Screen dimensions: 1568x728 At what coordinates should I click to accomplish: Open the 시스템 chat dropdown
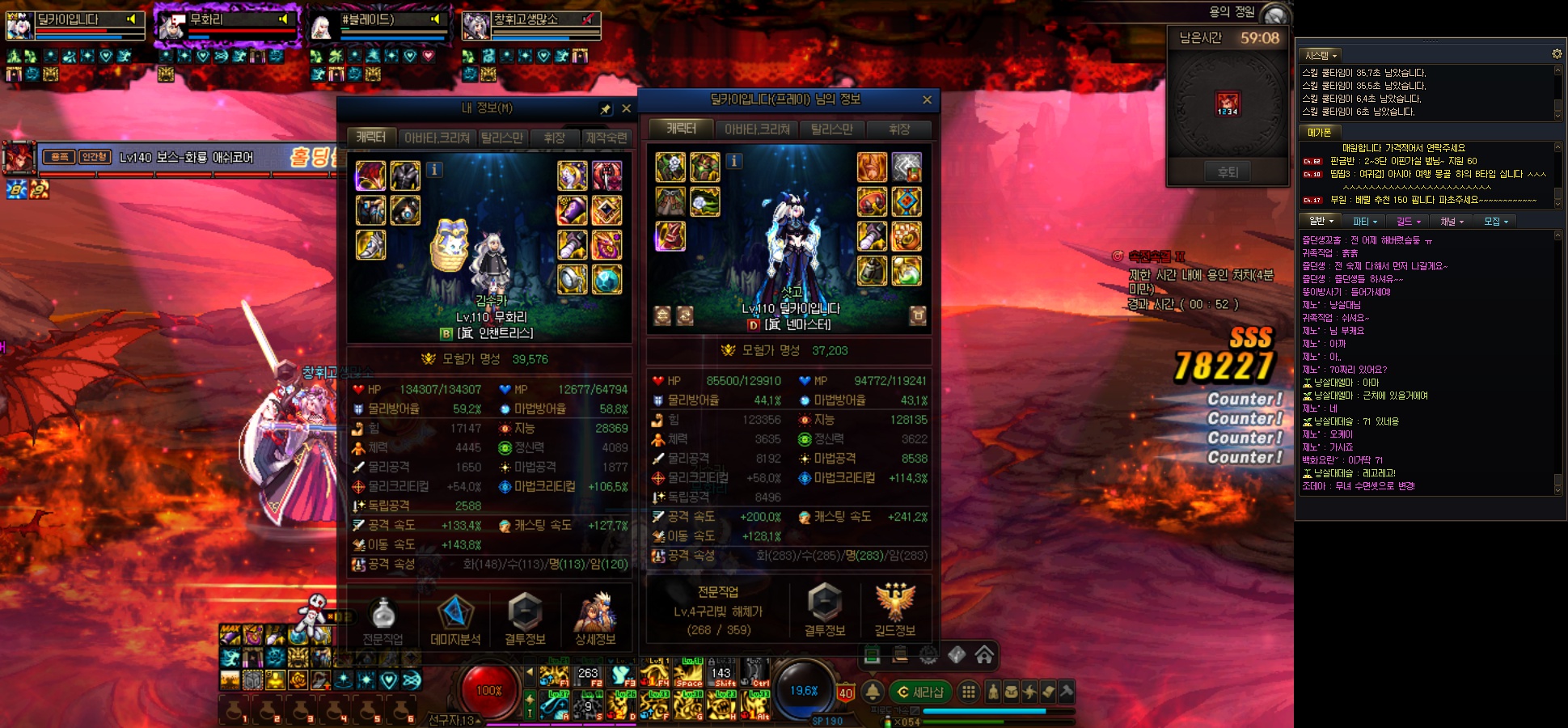coord(1321,55)
